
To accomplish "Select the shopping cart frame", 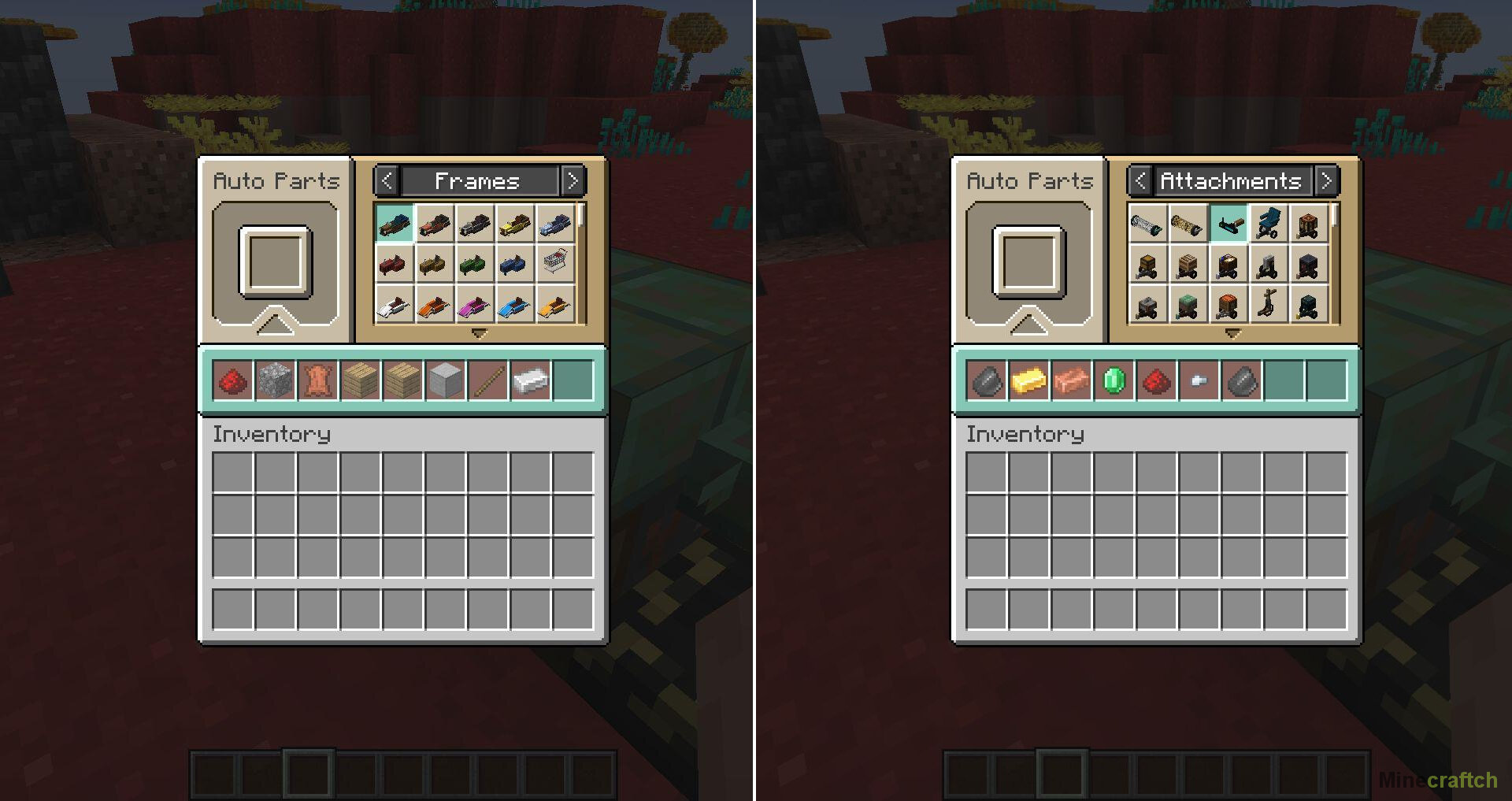I will [555, 265].
